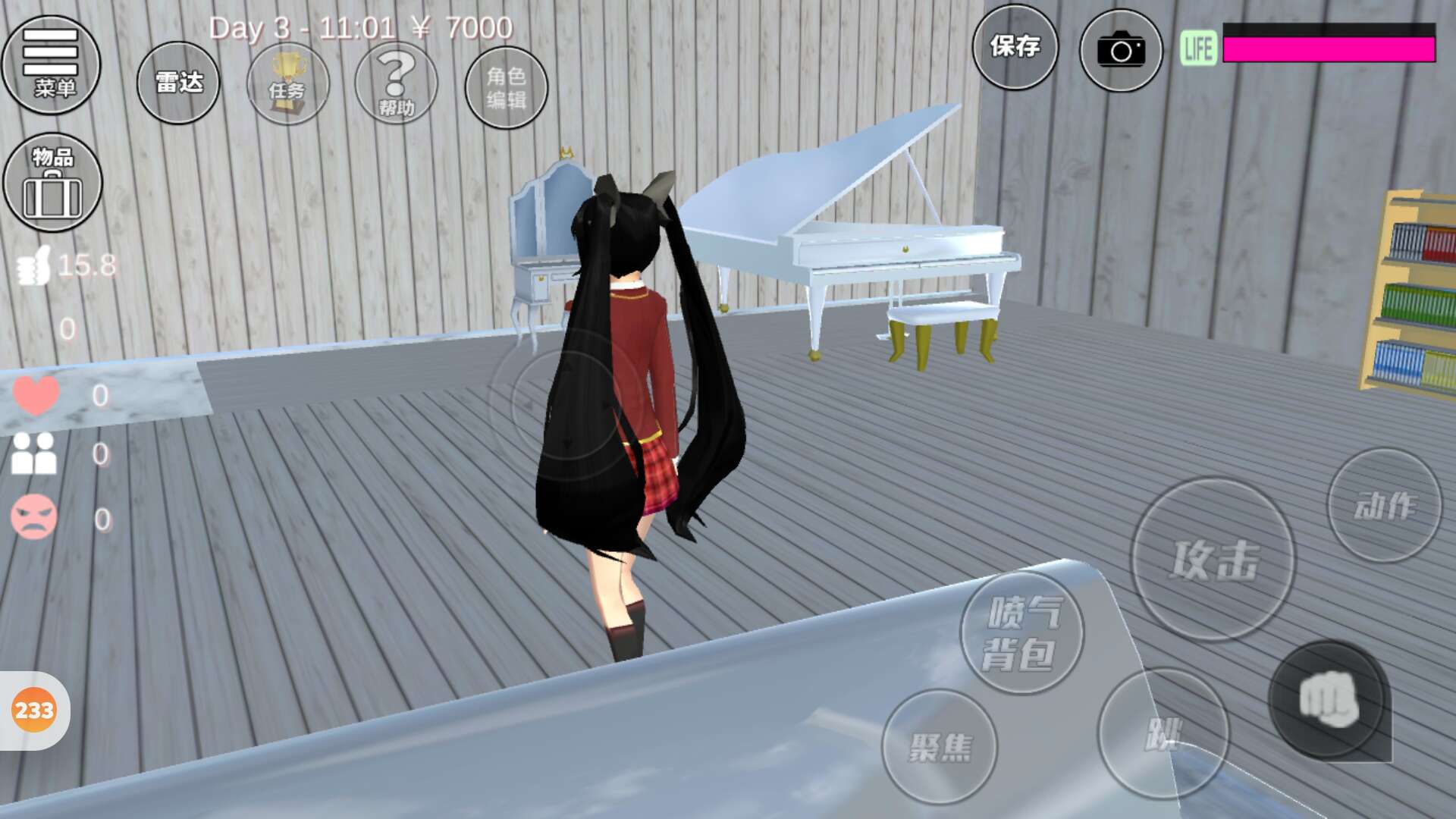This screenshot has width=1456, height=819.
Task: Activate the 攻击 attack button
Action: coord(1213,560)
